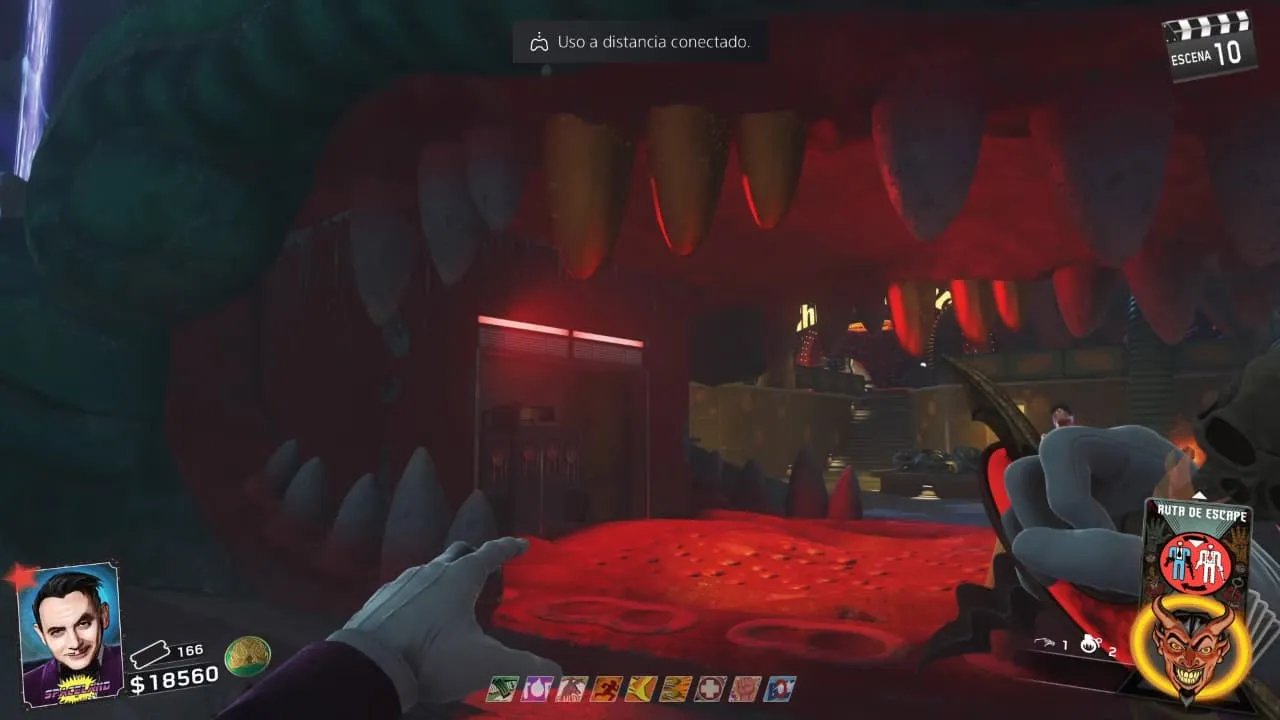Choose the blue BOOM perk icon

pos(780,688)
